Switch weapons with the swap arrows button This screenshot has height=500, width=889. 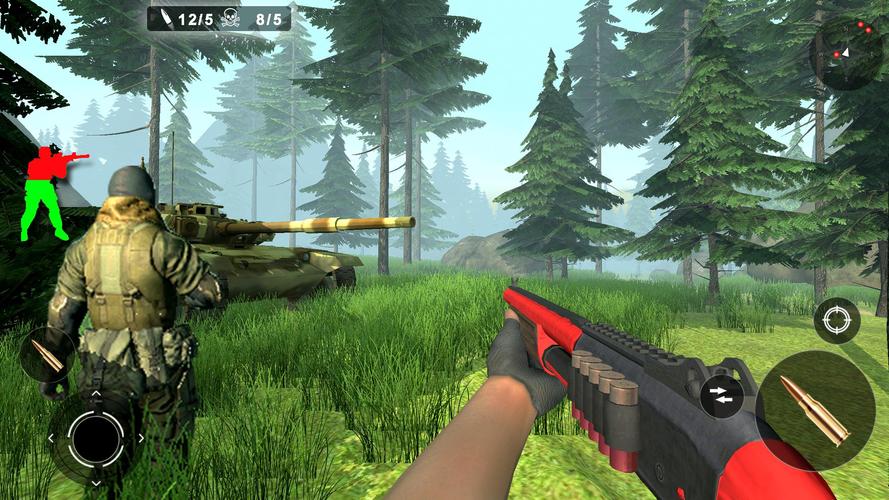click(721, 395)
